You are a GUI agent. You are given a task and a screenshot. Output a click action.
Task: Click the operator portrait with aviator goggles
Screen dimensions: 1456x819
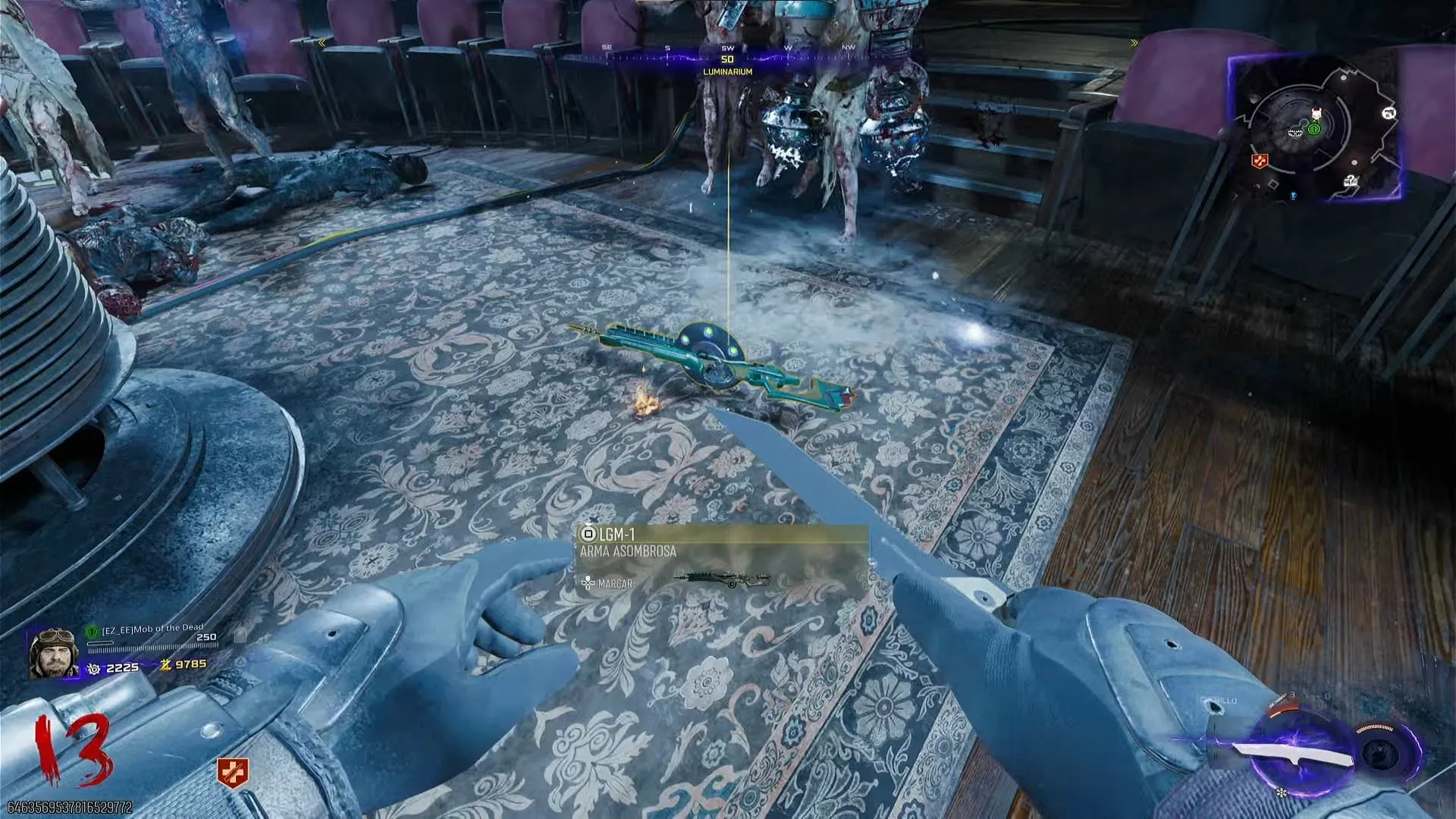coord(53,652)
